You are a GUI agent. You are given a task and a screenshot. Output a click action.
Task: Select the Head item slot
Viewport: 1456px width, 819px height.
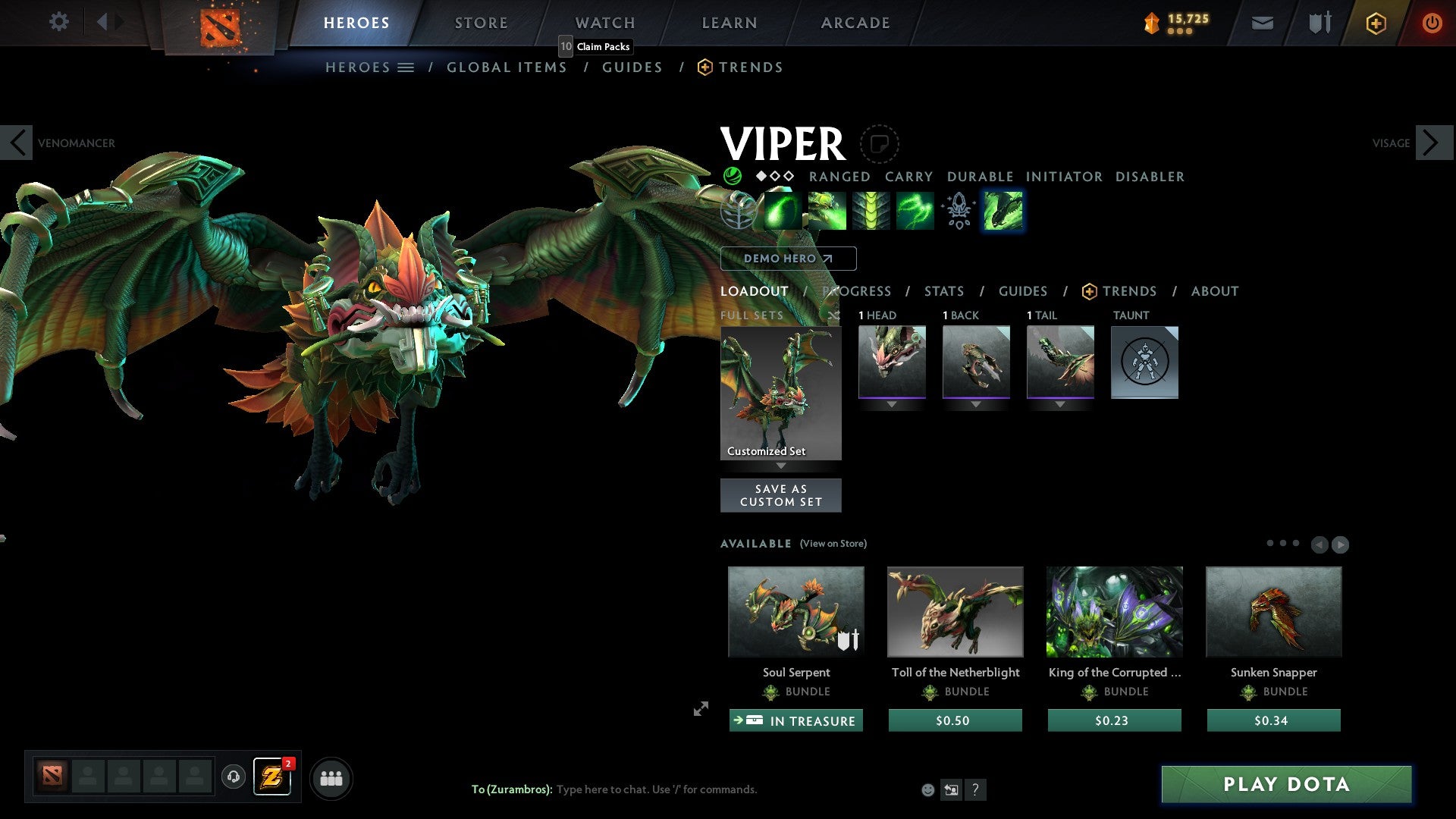tap(892, 362)
